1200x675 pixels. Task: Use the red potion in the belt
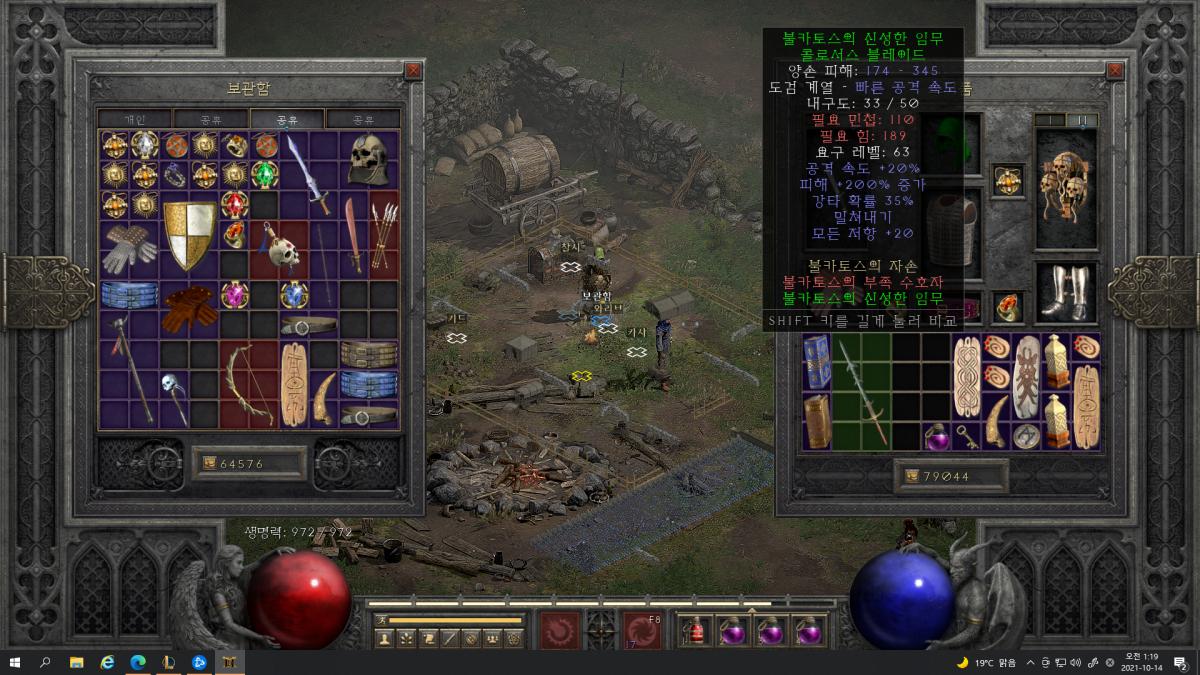pos(695,631)
